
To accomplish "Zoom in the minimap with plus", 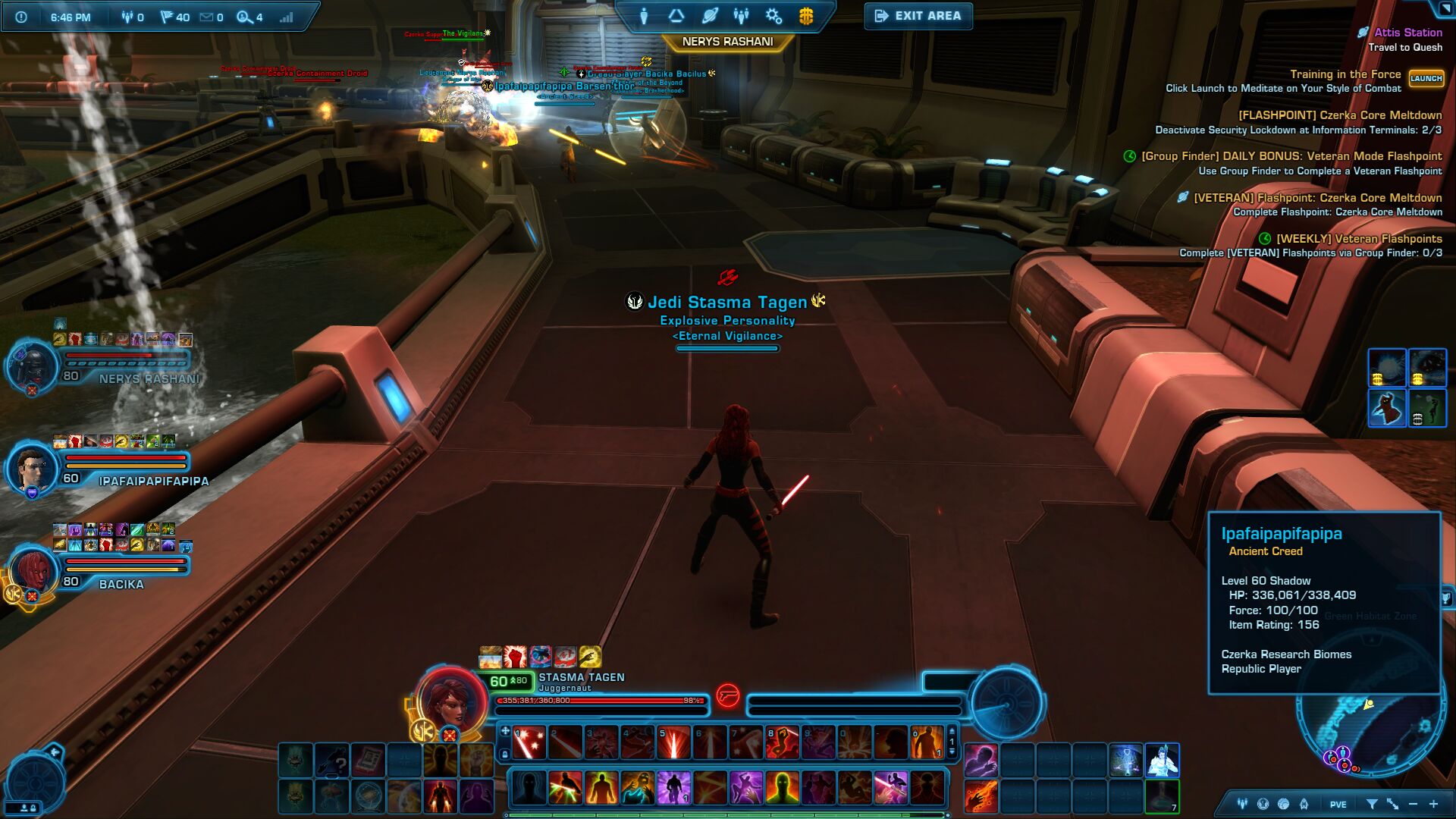I will point(1433,804).
